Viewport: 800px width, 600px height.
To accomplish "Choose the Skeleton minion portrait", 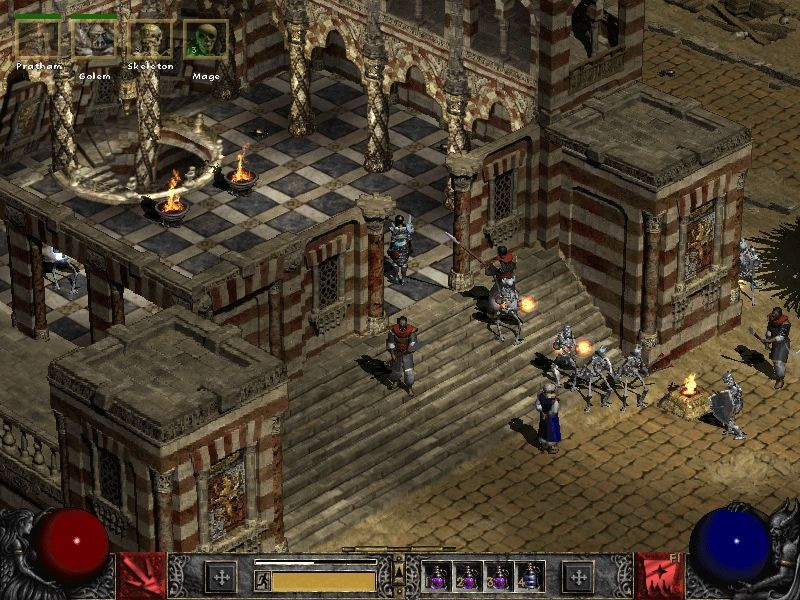I will [150, 40].
